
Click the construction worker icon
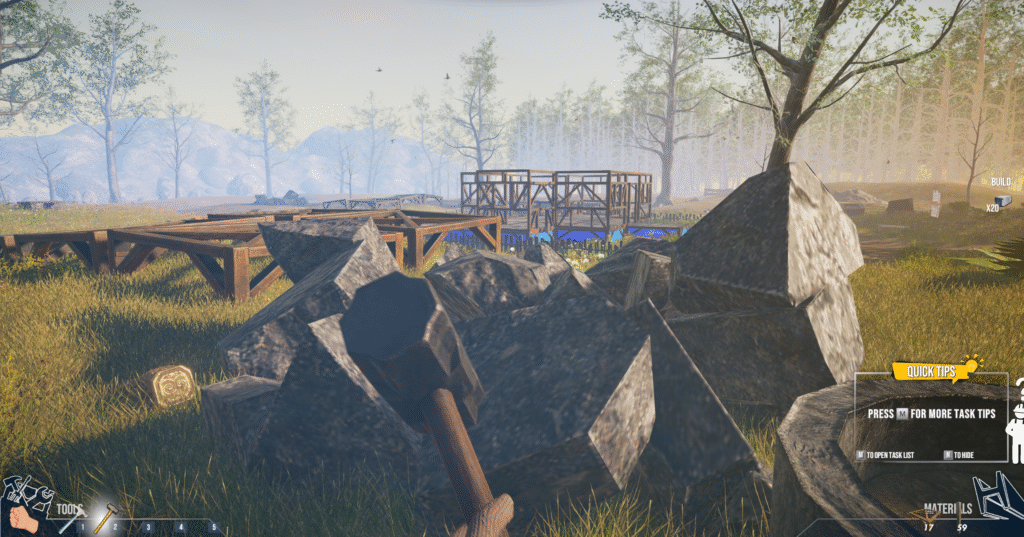[x=1015, y=423]
